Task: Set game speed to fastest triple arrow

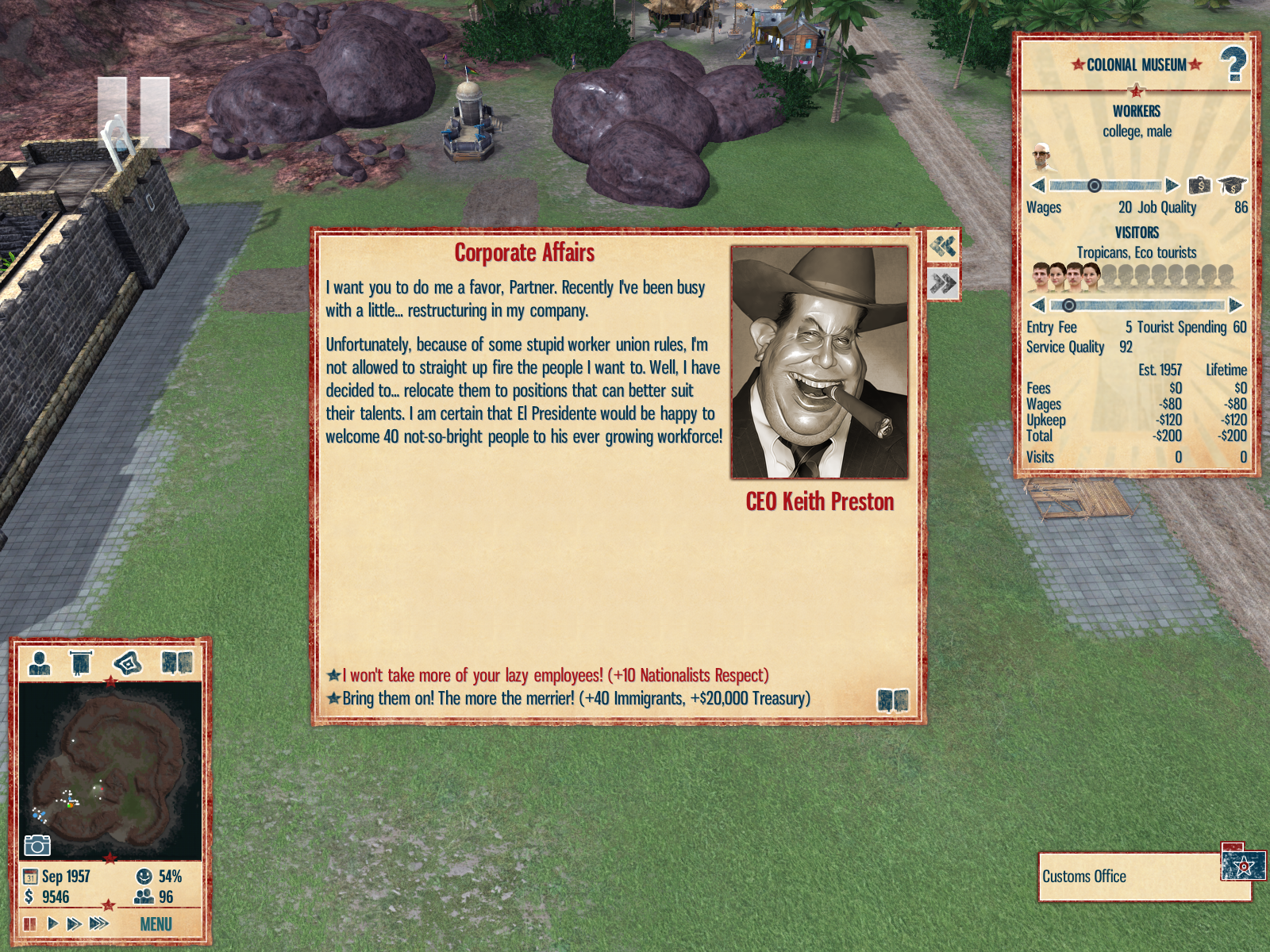Action: coord(98,923)
